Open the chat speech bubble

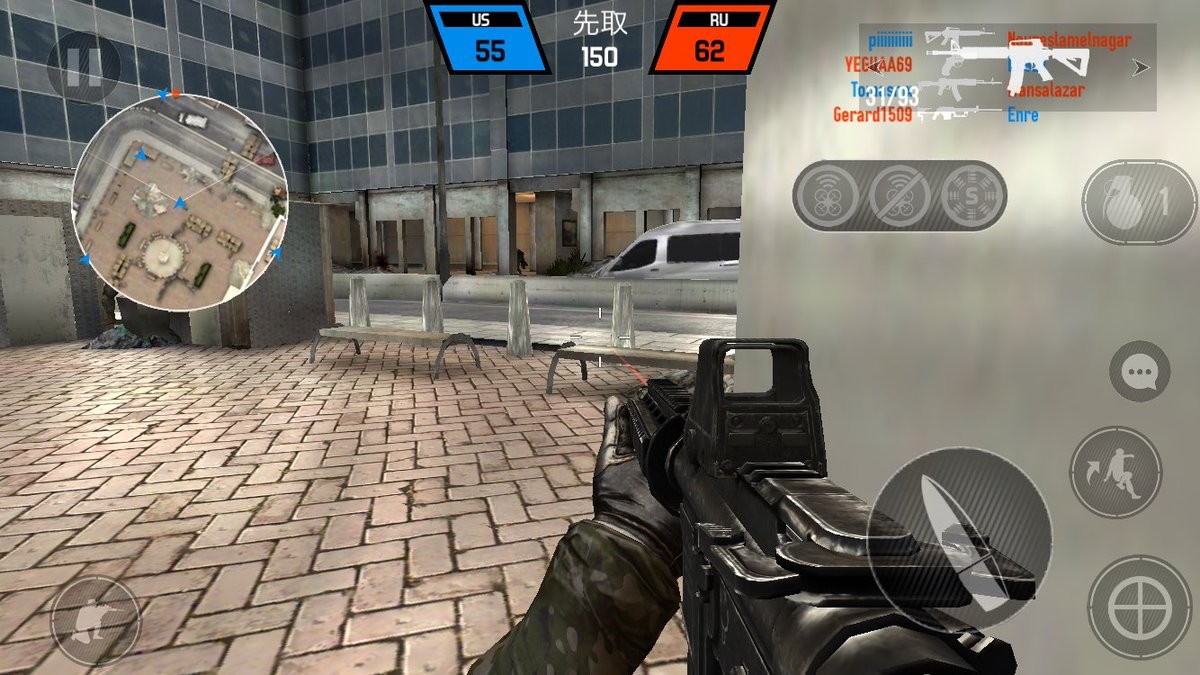(x=1139, y=372)
